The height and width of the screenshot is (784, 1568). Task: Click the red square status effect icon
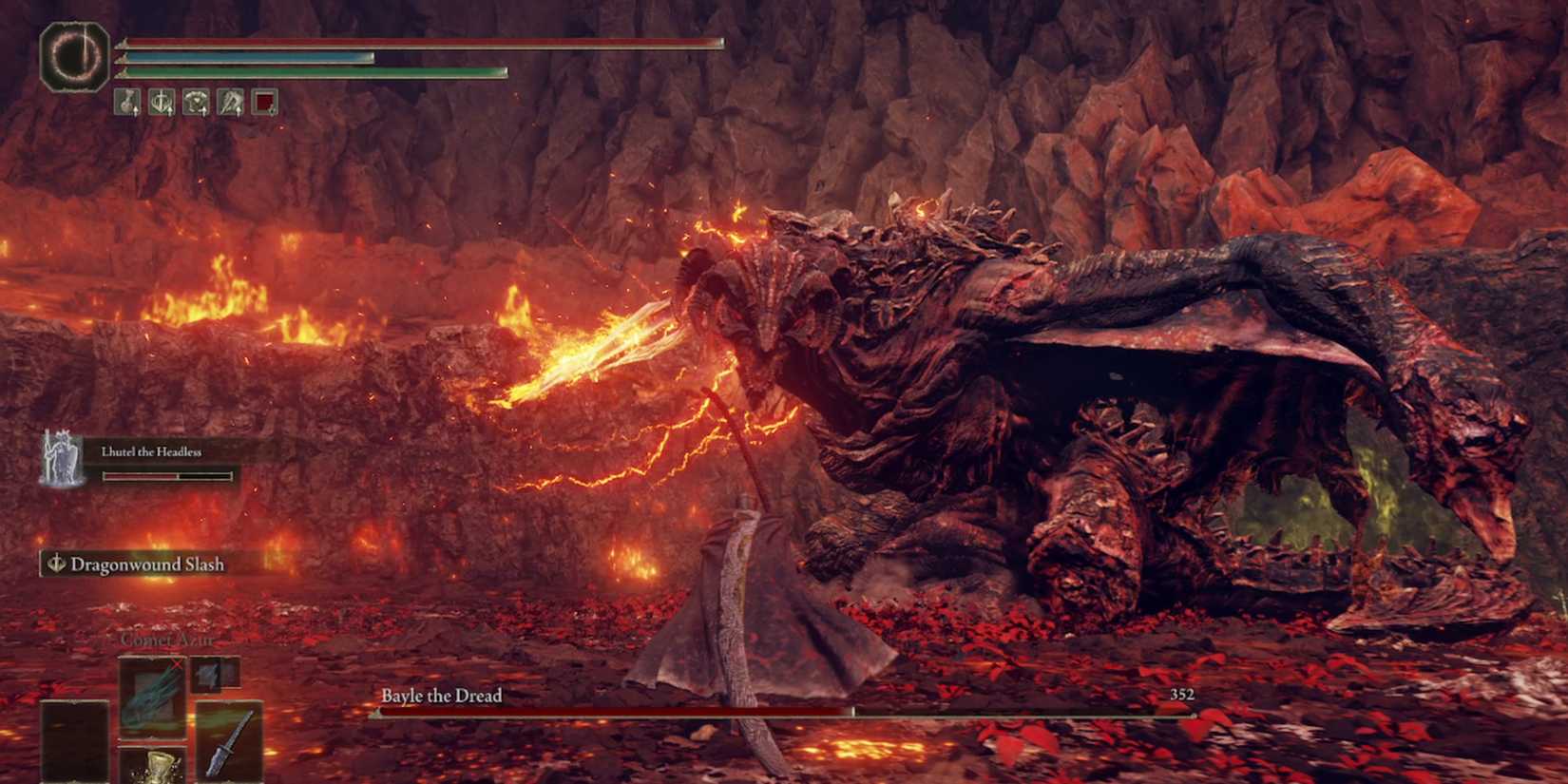point(264,102)
